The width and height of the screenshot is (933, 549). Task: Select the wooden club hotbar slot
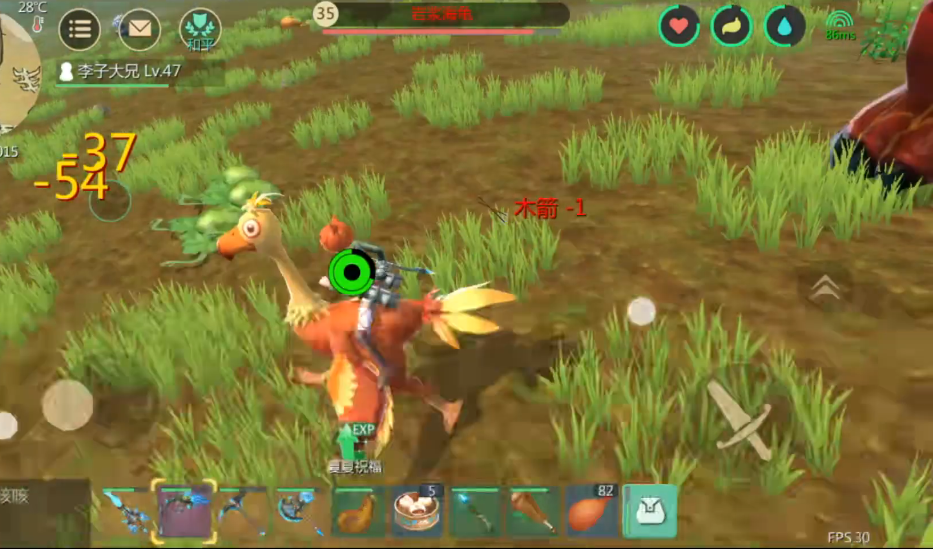534,512
